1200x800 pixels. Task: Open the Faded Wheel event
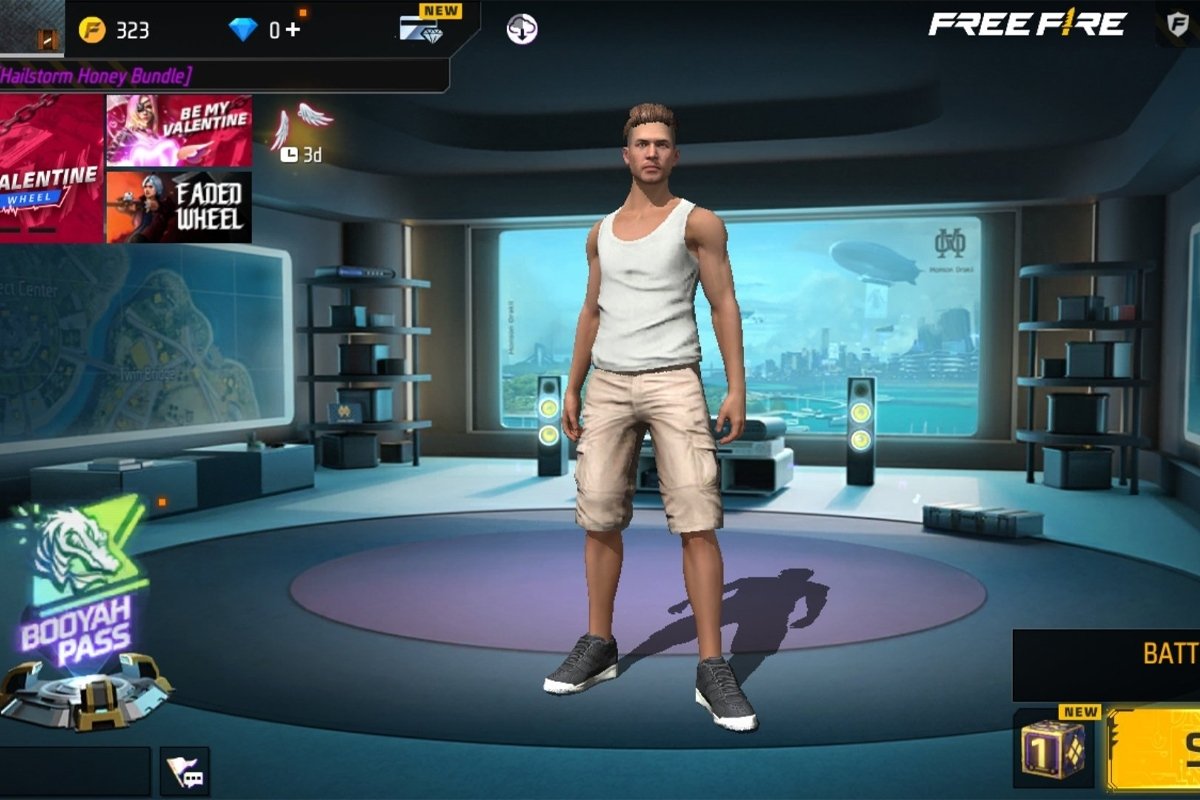click(179, 207)
